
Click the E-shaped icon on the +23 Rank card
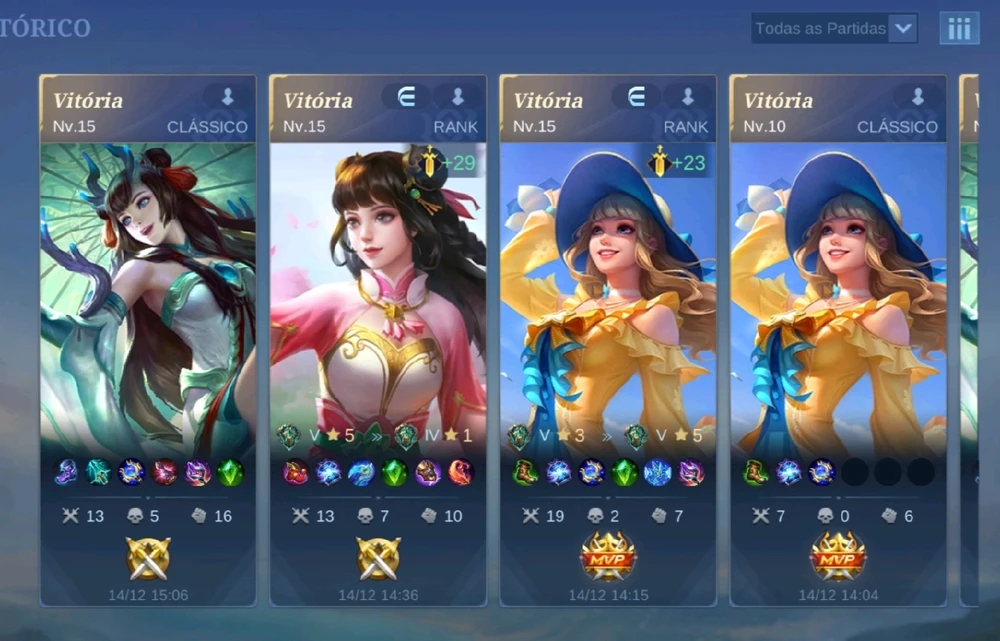click(x=636, y=97)
